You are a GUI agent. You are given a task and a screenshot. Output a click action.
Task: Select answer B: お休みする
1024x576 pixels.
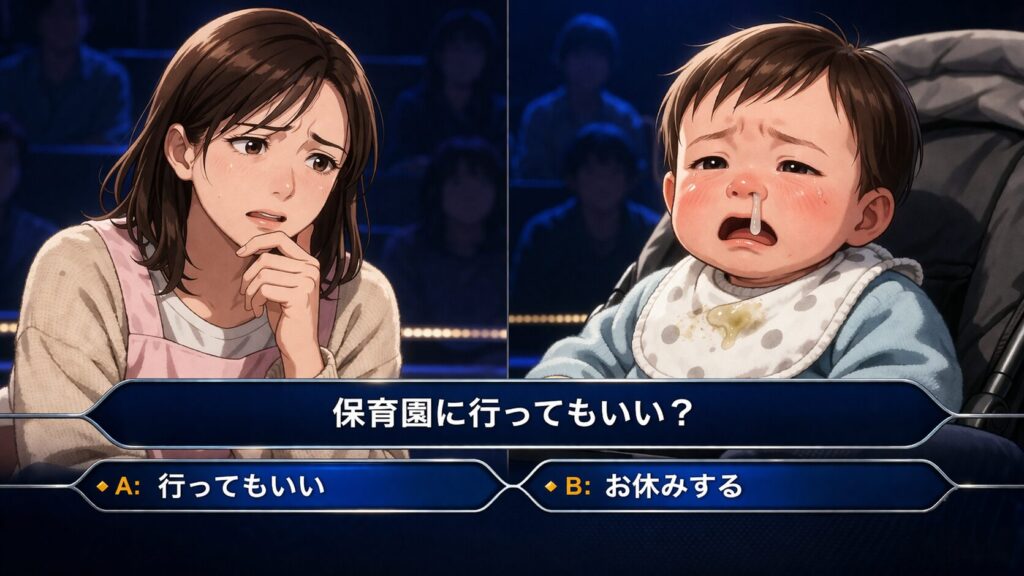(x=733, y=487)
